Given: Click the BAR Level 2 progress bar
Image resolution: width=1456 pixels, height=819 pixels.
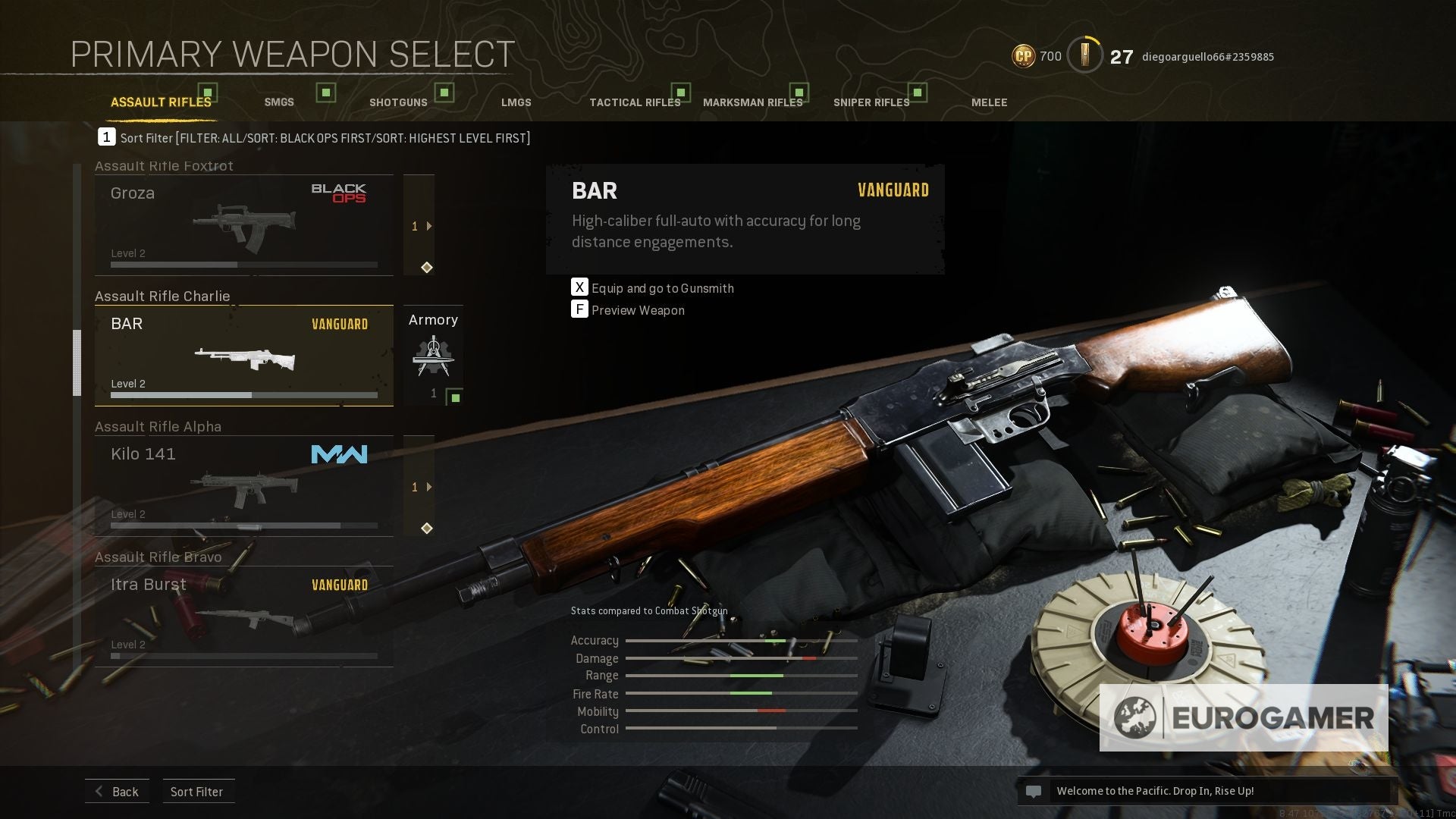Looking at the screenshot, I should pyautogui.click(x=244, y=395).
